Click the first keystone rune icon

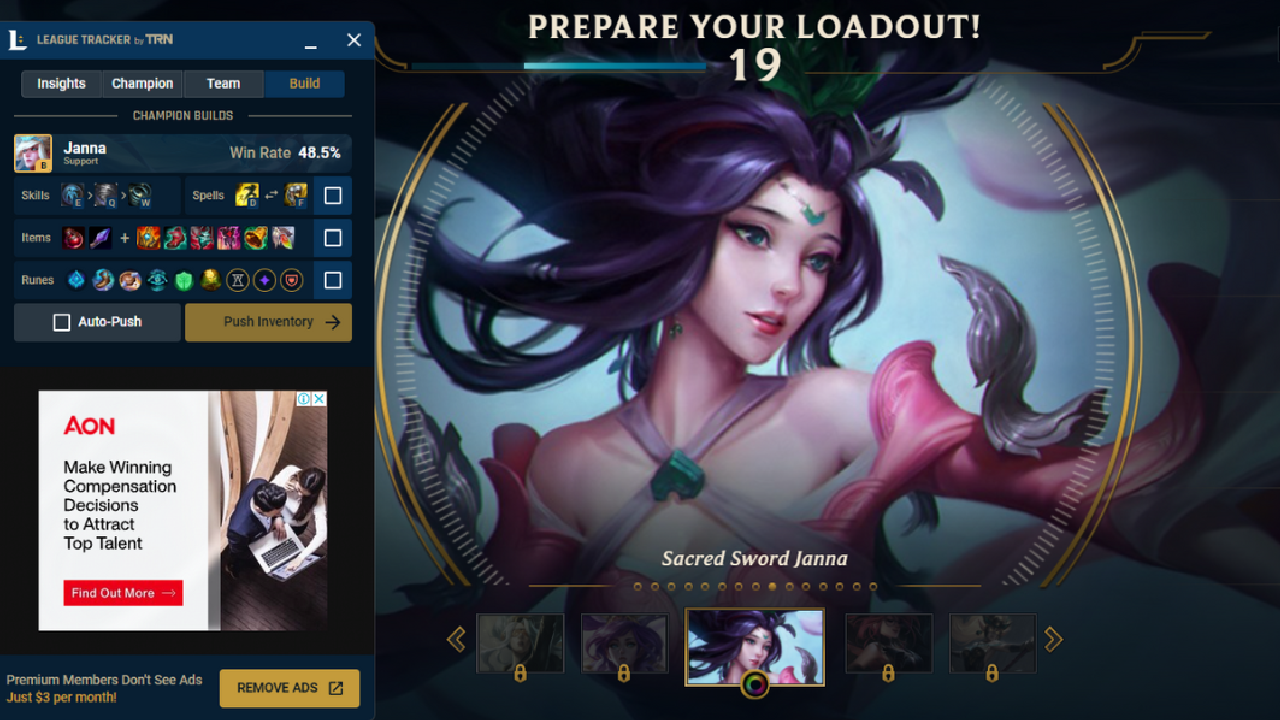pos(76,280)
